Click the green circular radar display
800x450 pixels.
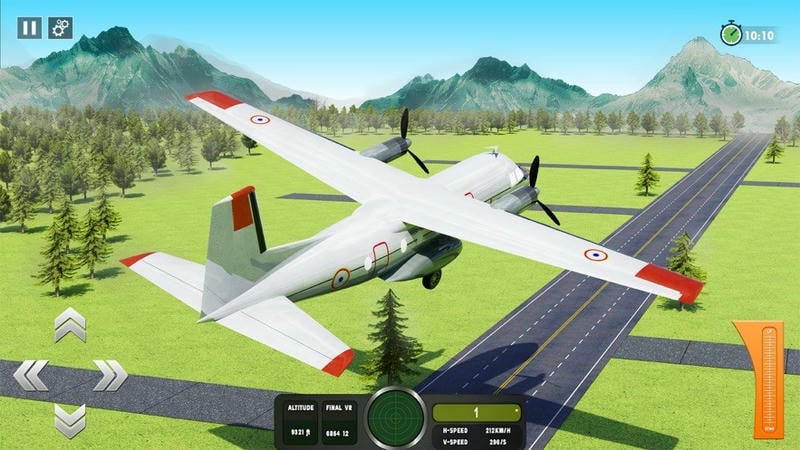tap(395, 418)
